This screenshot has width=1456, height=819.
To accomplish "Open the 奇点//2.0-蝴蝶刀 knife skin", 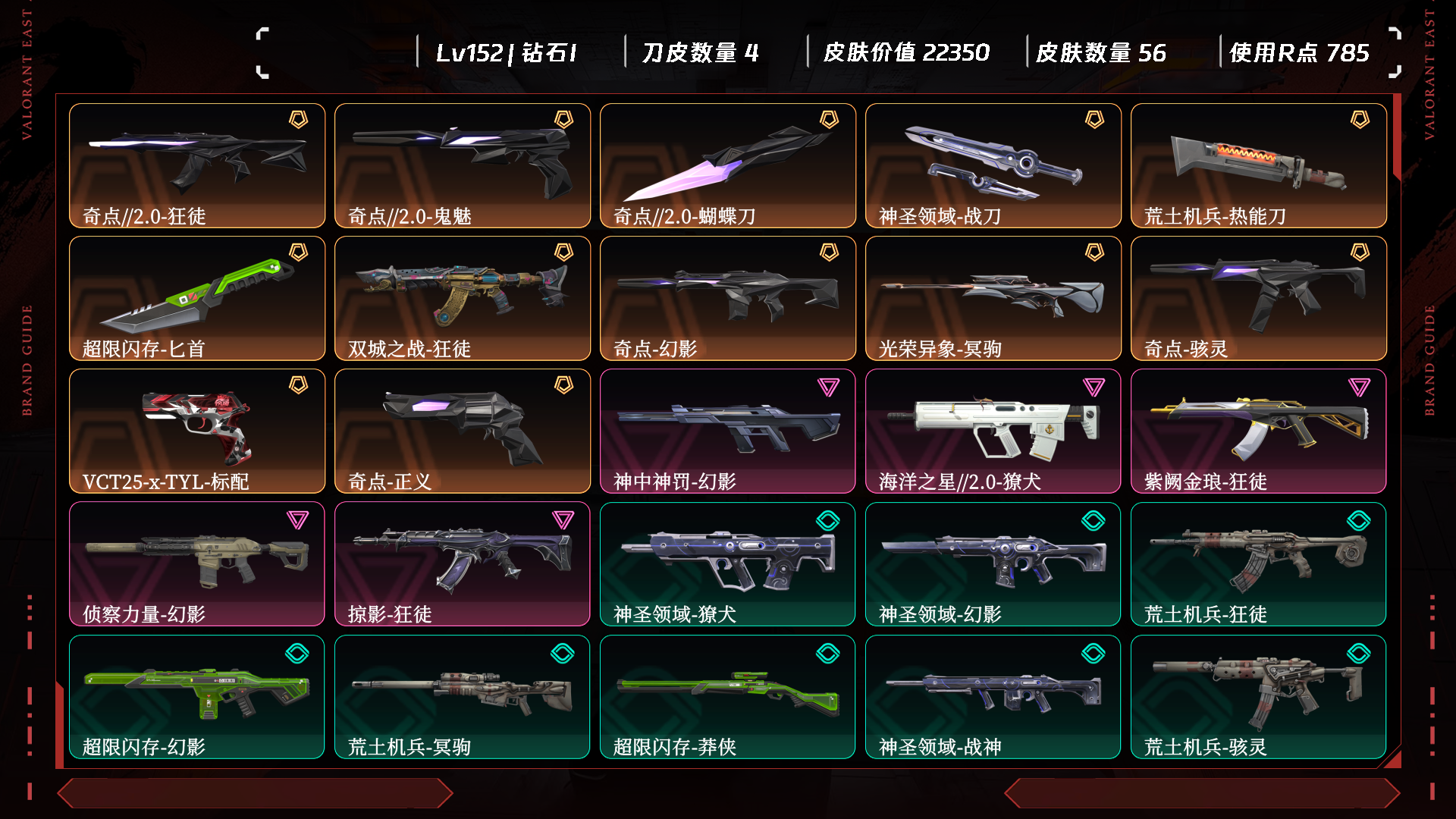I will pyautogui.click(x=728, y=165).
